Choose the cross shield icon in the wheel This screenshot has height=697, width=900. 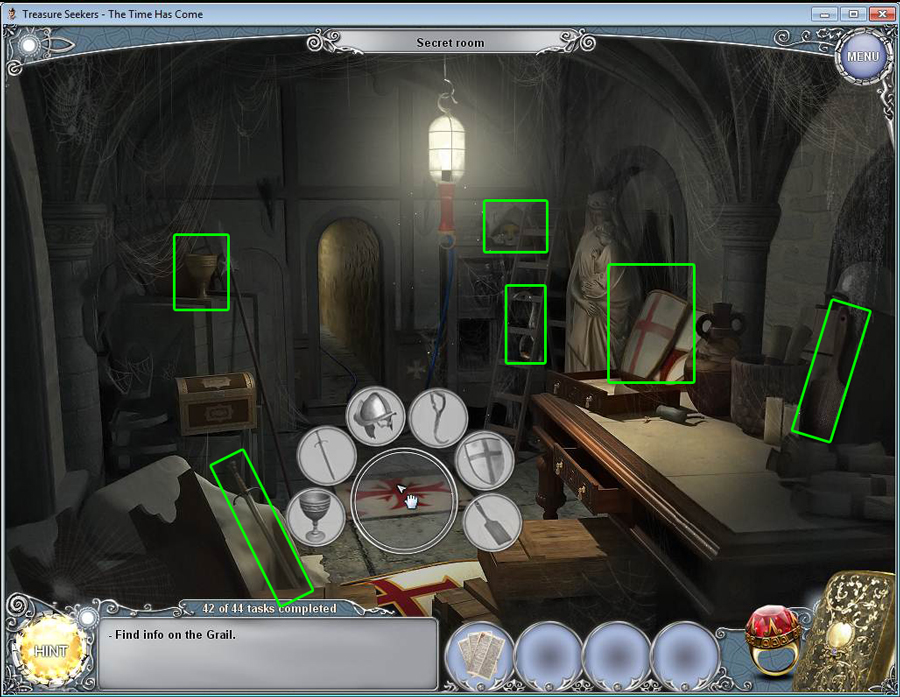coord(485,461)
